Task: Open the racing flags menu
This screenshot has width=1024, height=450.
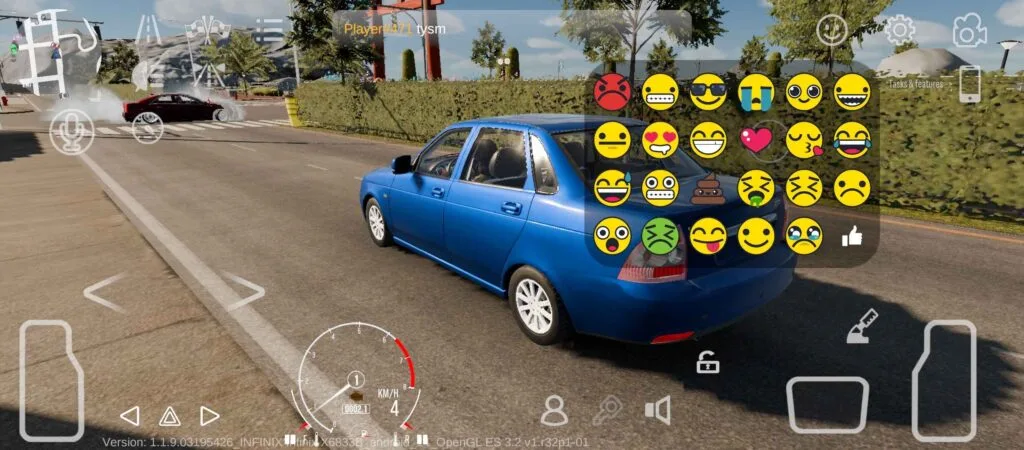Action: 208,30
